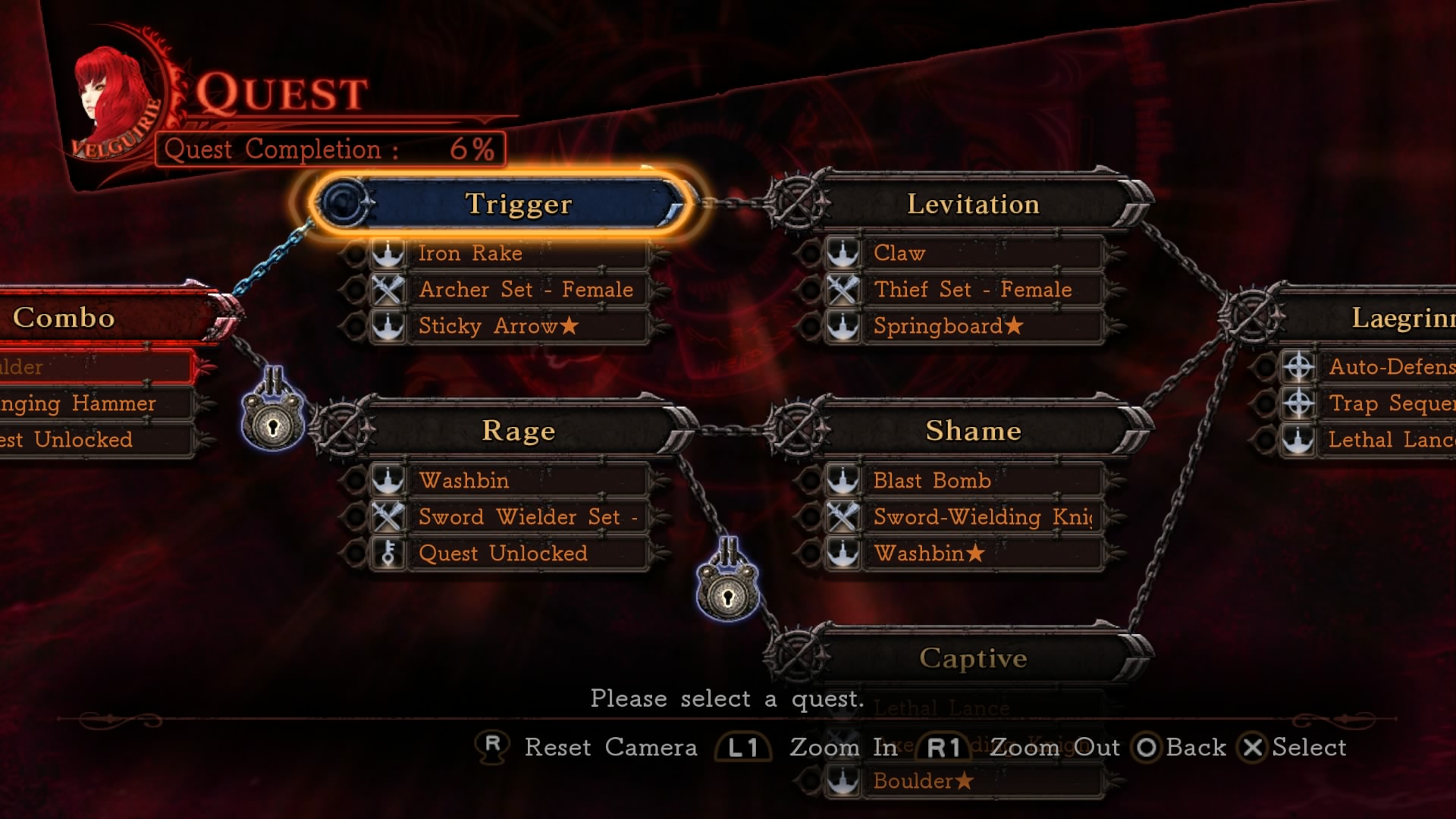The width and height of the screenshot is (1456, 819).
Task: Click the key icon next to Quest Unlocked
Action: [x=390, y=554]
